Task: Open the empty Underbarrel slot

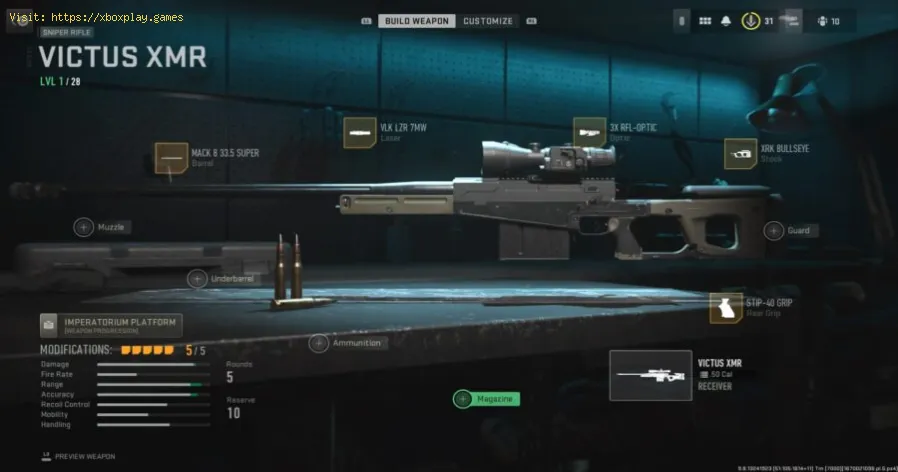Action: coord(196,279)
